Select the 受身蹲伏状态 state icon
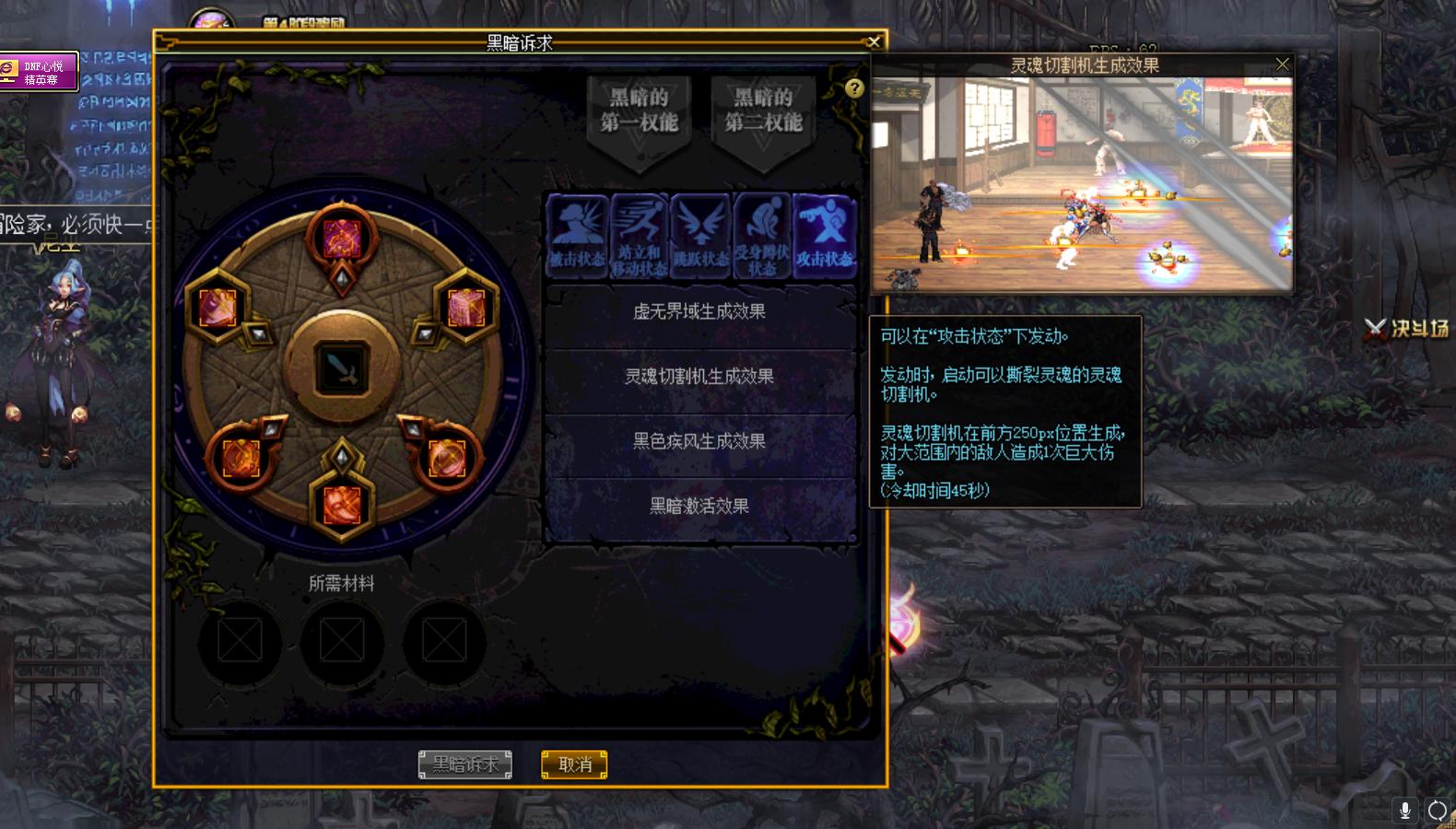Image resolution: width=1456 pixels, height=829 pixels. click(x=763, y=233)
